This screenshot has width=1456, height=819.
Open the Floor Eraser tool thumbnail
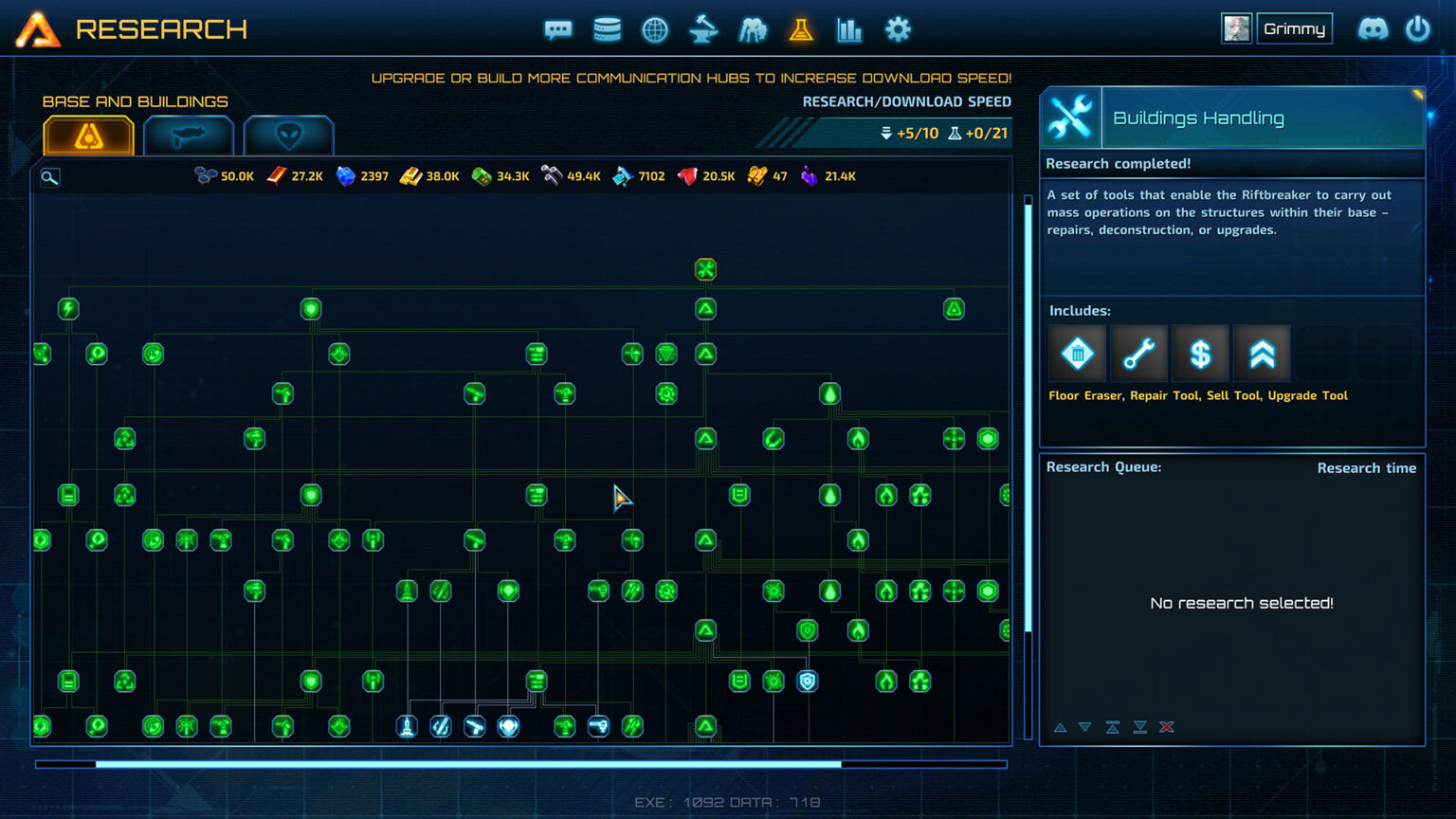(1077, 353)
